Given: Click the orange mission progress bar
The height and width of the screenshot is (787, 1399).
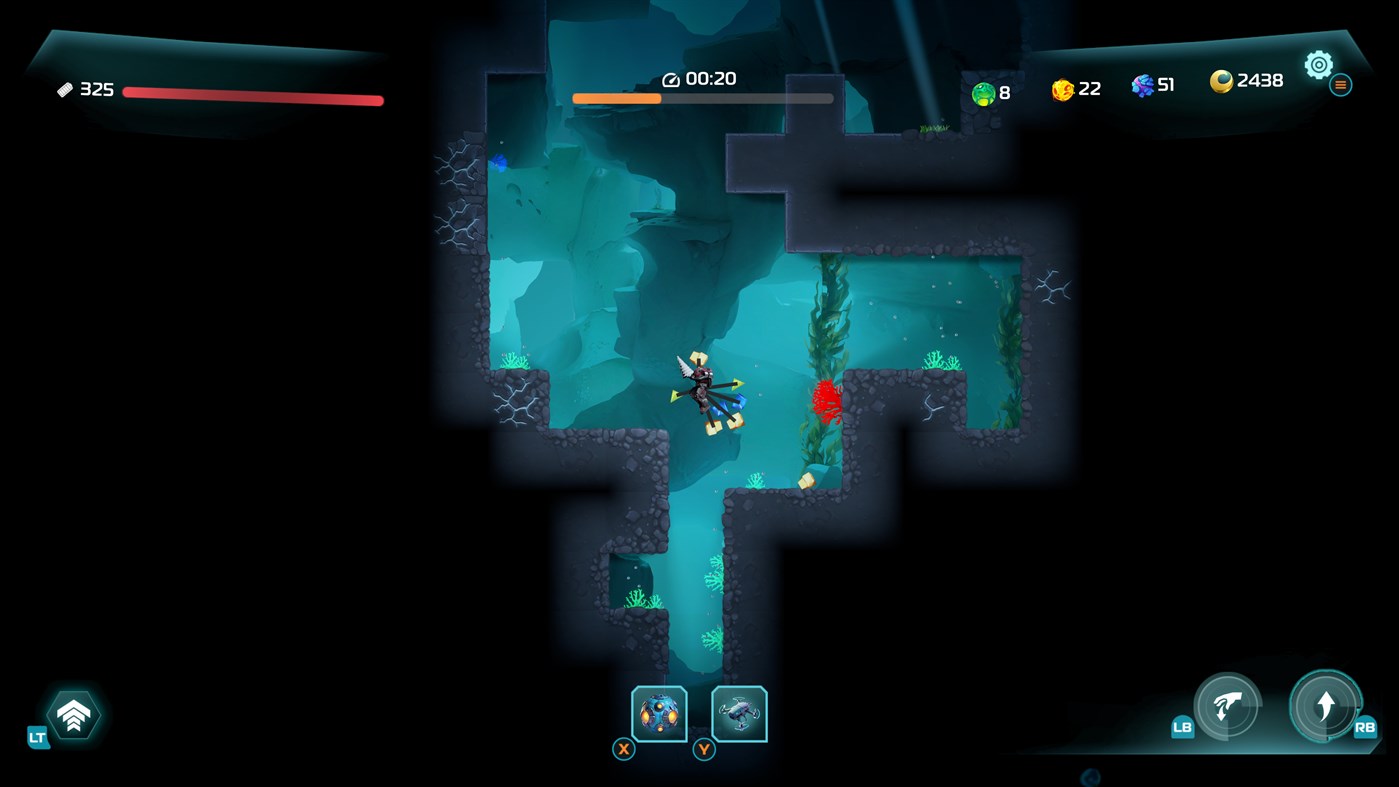Looking at the screenshot, I should click(x=617, y=98).
